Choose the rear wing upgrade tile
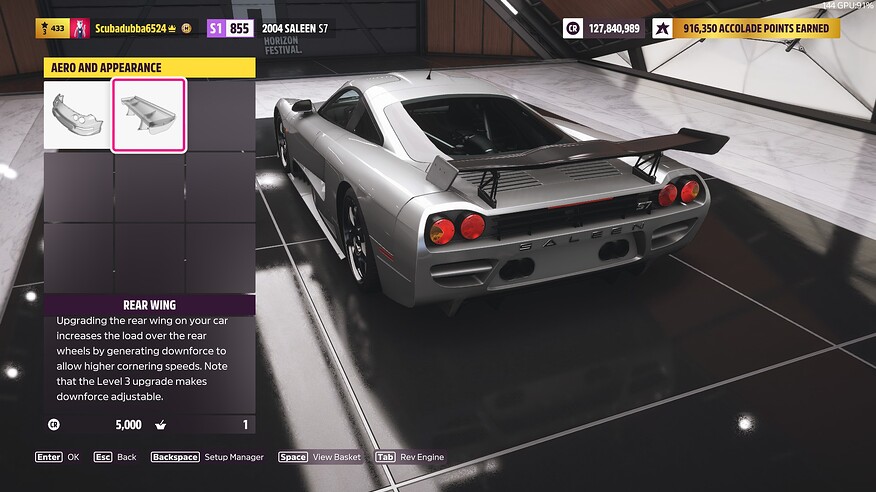The width and height of the screenshot is (876, 492). click(148, 115)
